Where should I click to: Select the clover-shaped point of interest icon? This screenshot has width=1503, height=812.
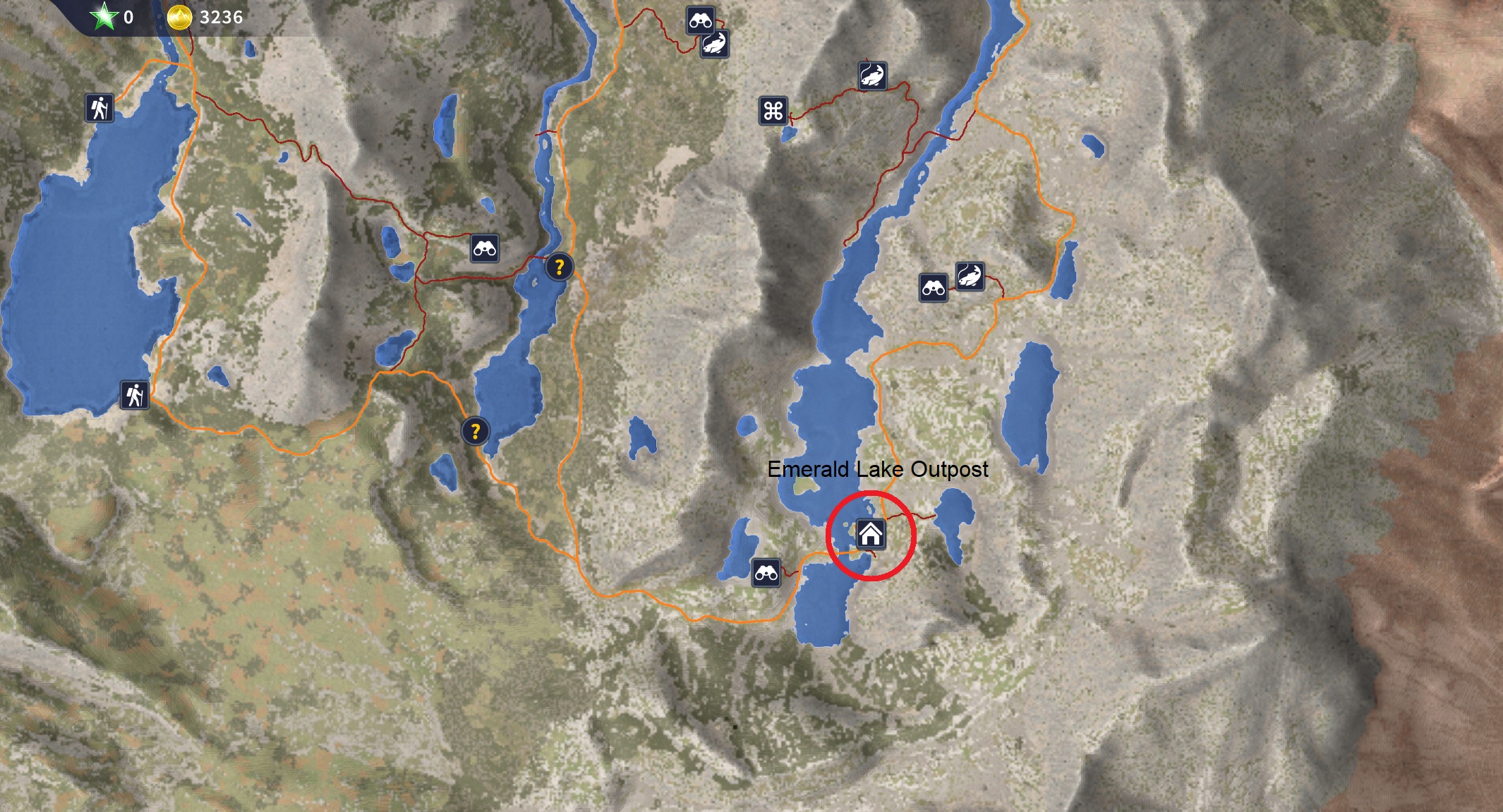[x=773, y=109]
